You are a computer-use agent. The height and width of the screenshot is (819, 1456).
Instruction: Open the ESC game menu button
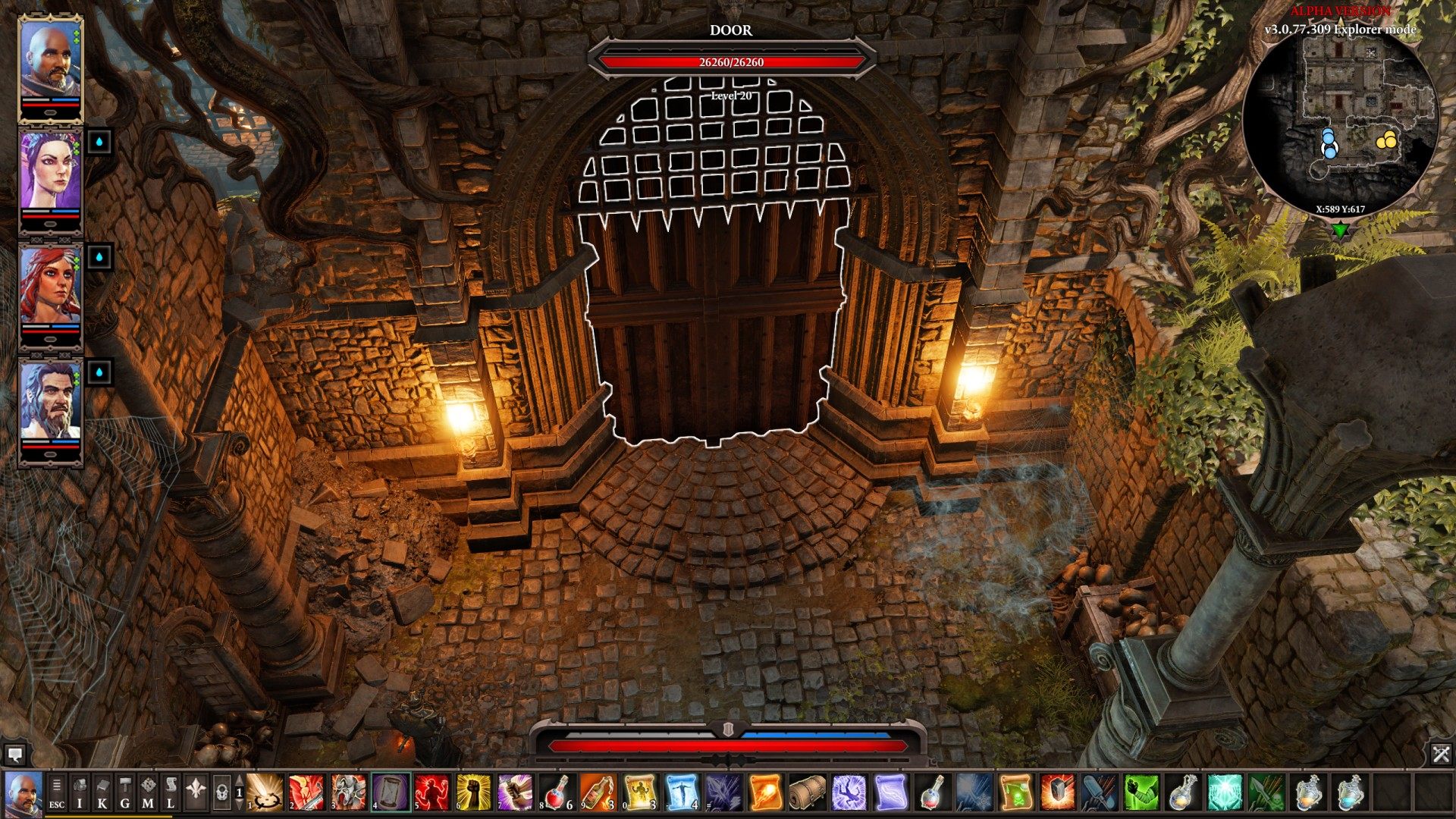[57, 792]
